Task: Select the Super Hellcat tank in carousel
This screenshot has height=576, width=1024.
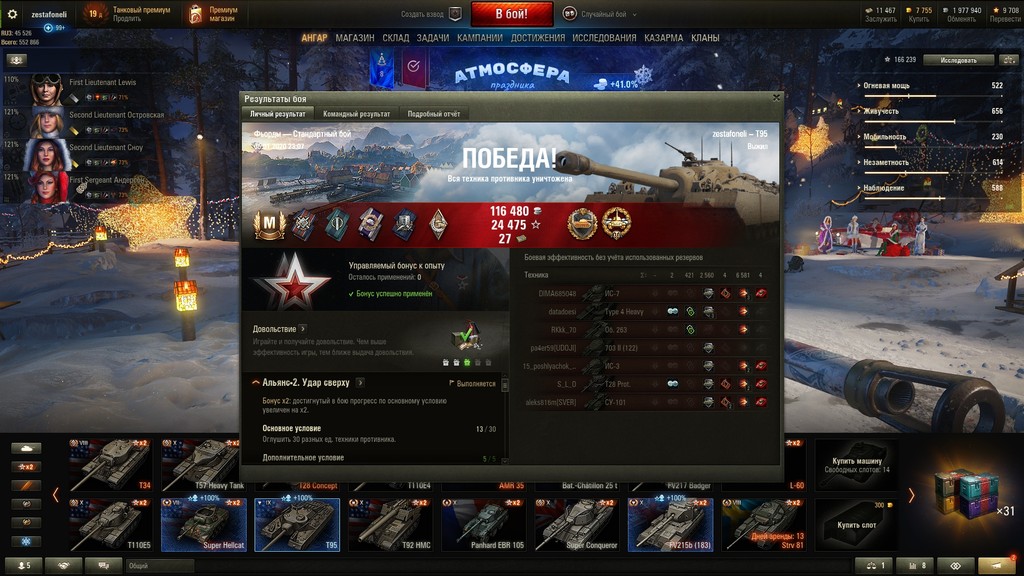Action: pyautogui.click(x=204, y=525)
